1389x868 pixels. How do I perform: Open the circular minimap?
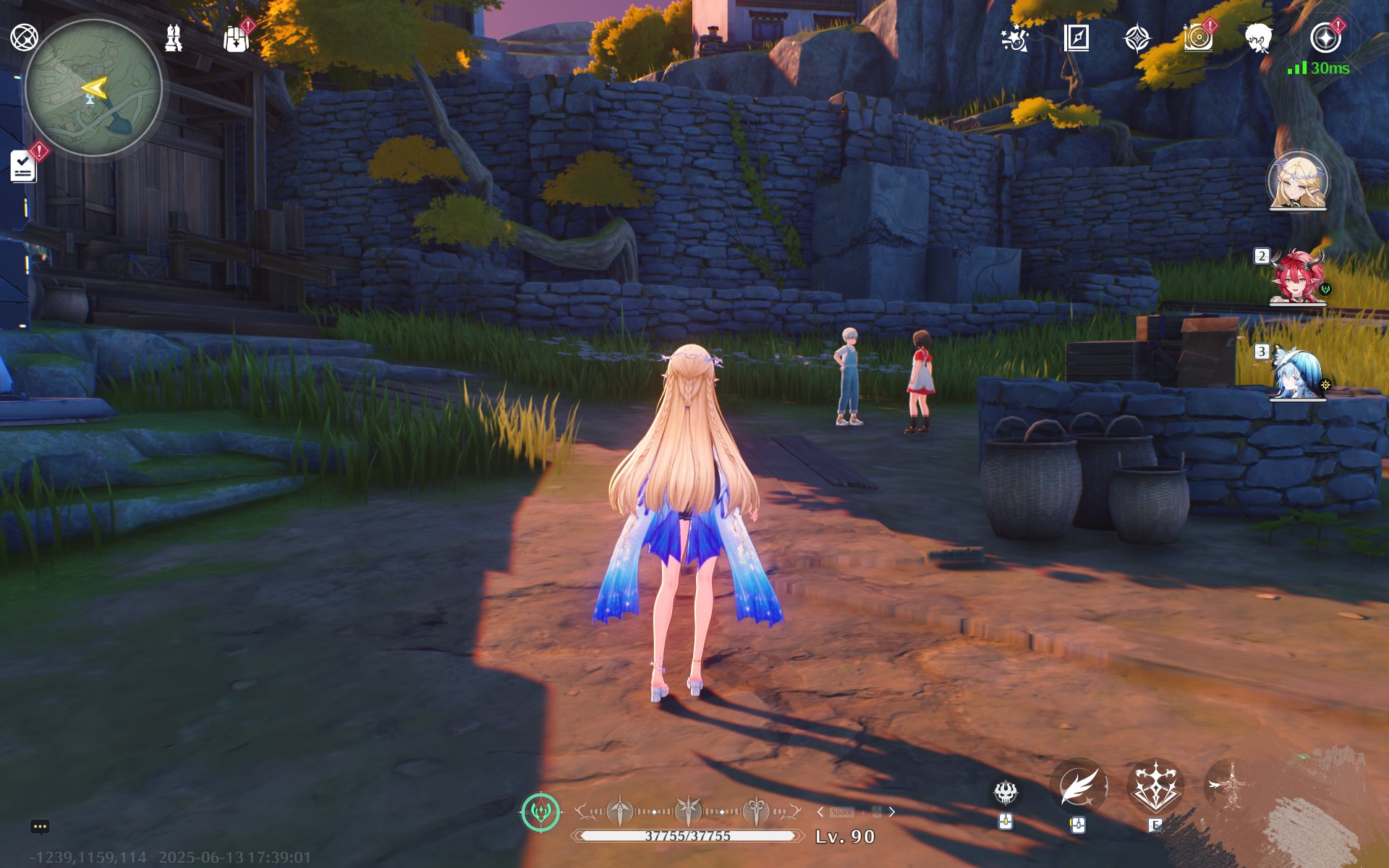(x=93, y=88)
